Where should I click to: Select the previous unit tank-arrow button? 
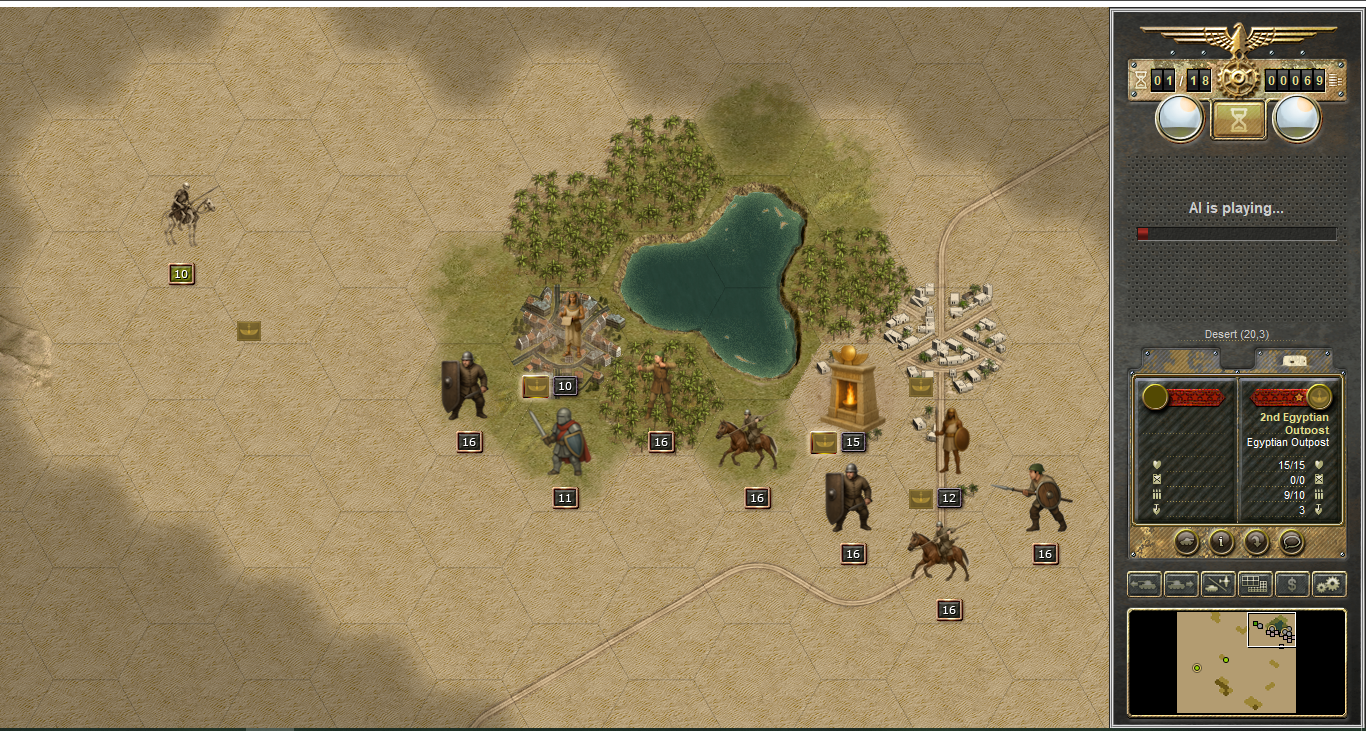pyautogui.click(x=1144, y=584)
